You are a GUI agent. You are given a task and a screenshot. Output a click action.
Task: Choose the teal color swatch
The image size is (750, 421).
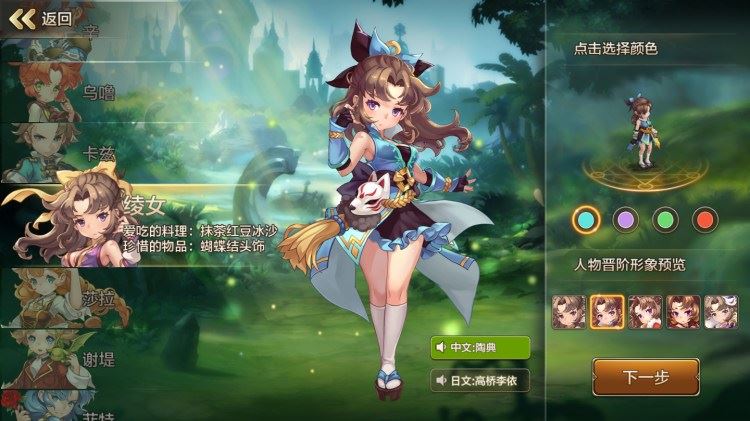pyautogui.click(x=587, y=219)
